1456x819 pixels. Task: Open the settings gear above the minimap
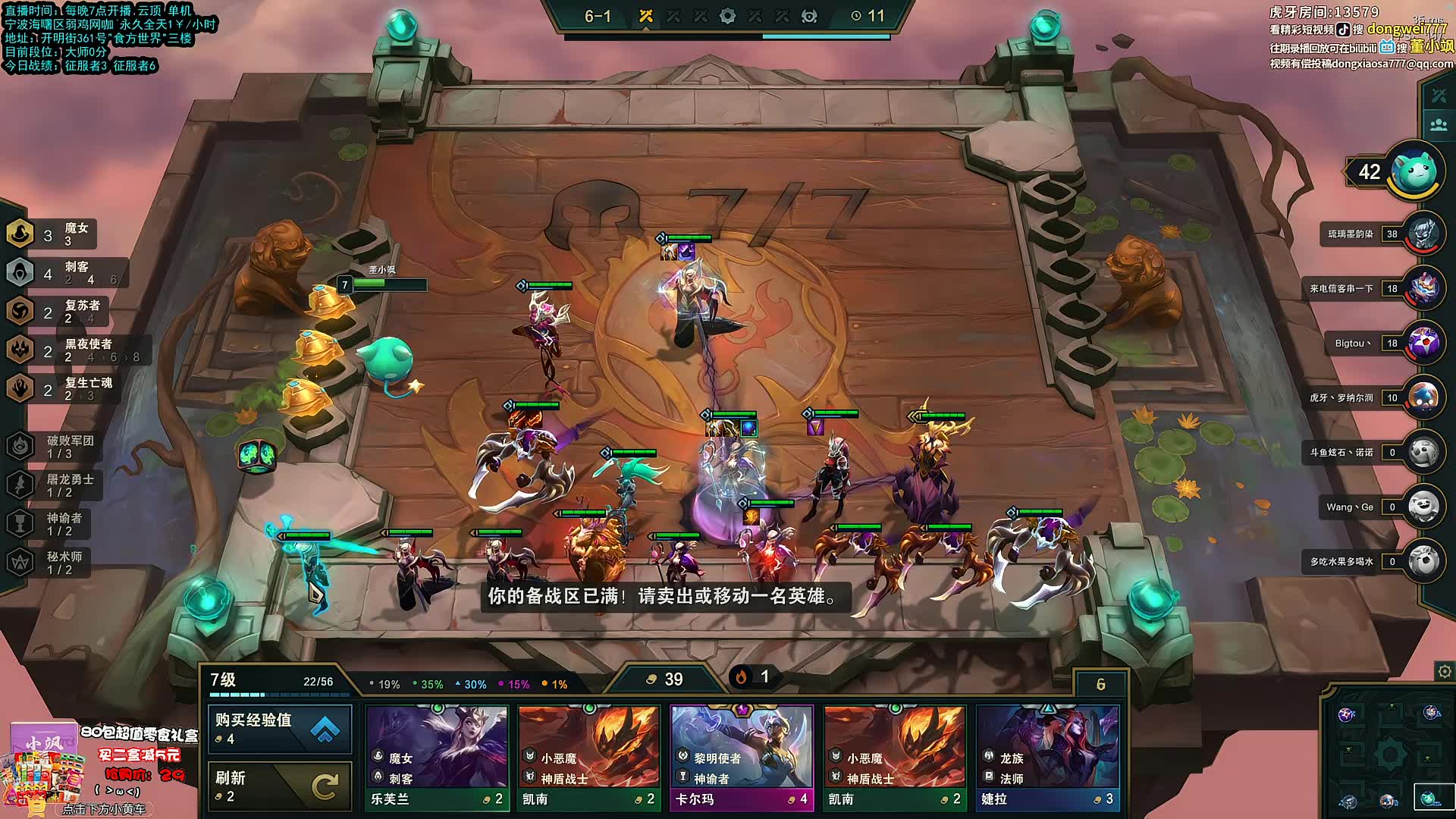click(x=1444, y=672)
